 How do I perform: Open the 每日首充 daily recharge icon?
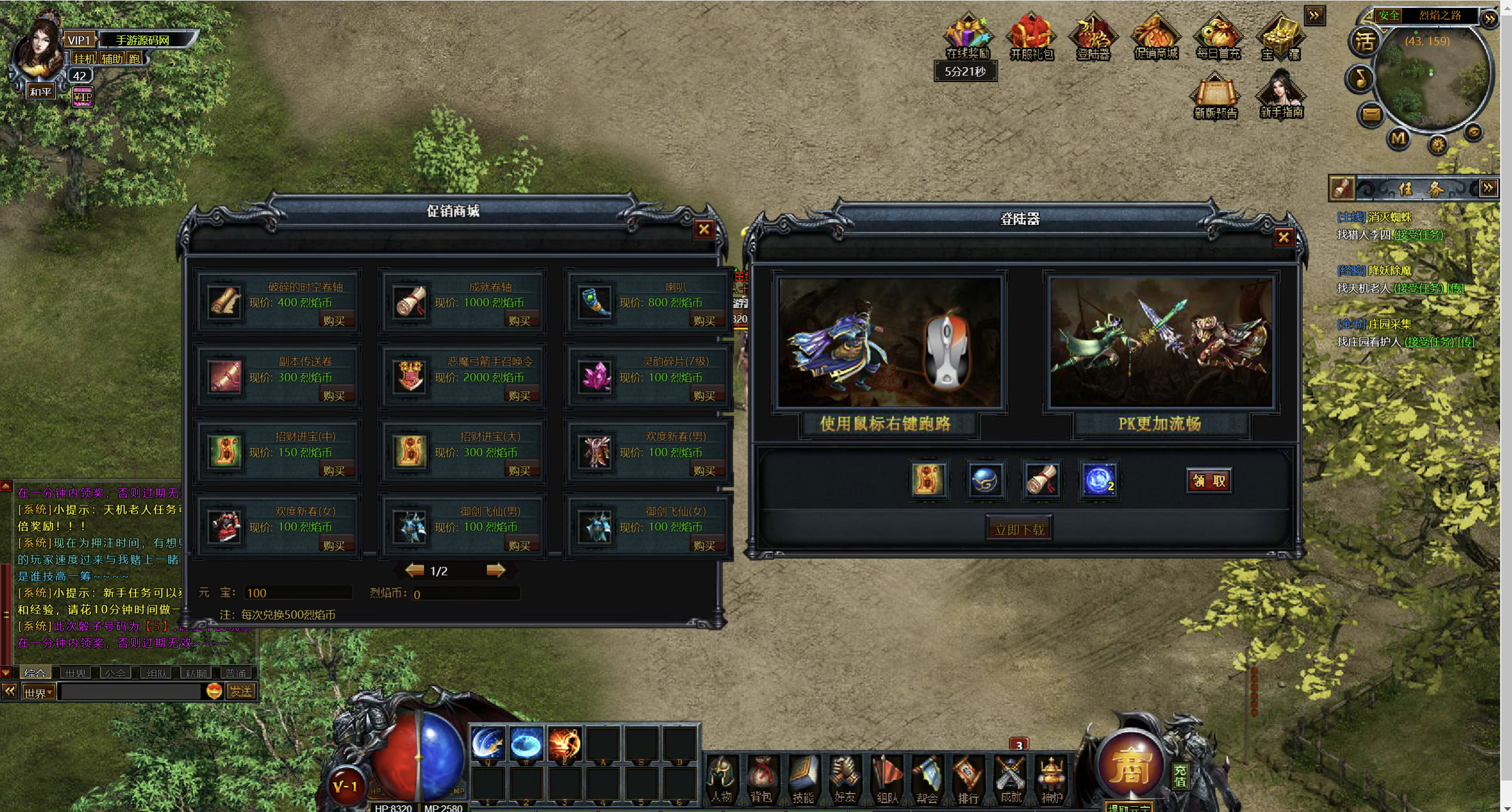tap(1218, 37)
